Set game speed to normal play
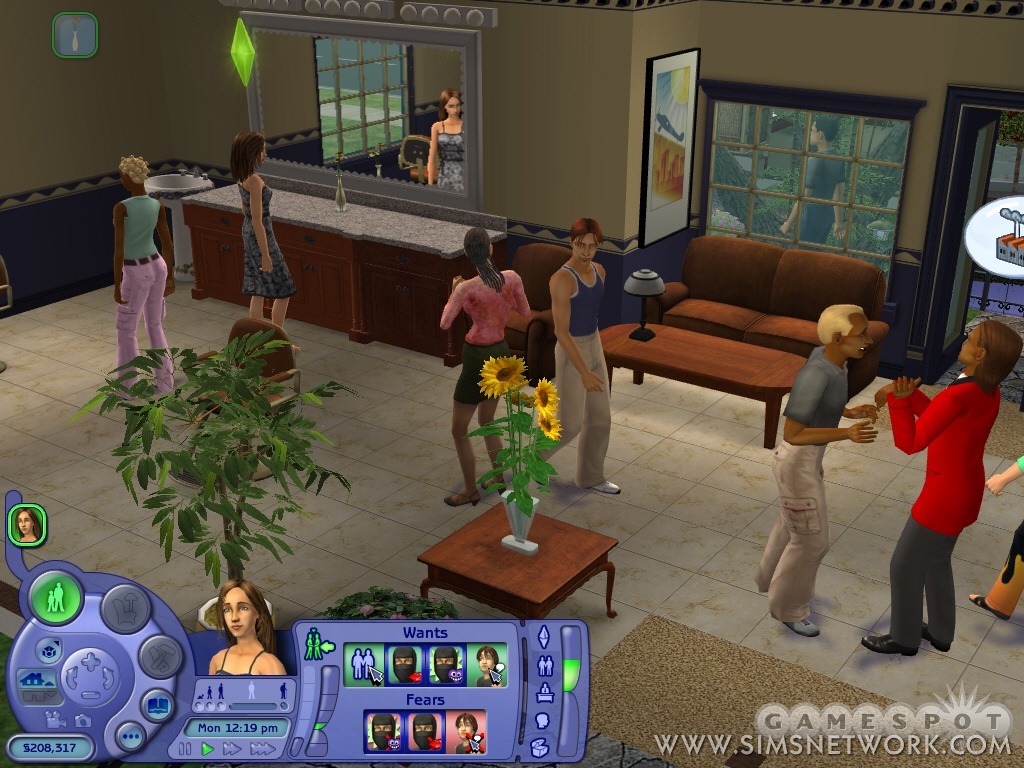 (207, 748)
